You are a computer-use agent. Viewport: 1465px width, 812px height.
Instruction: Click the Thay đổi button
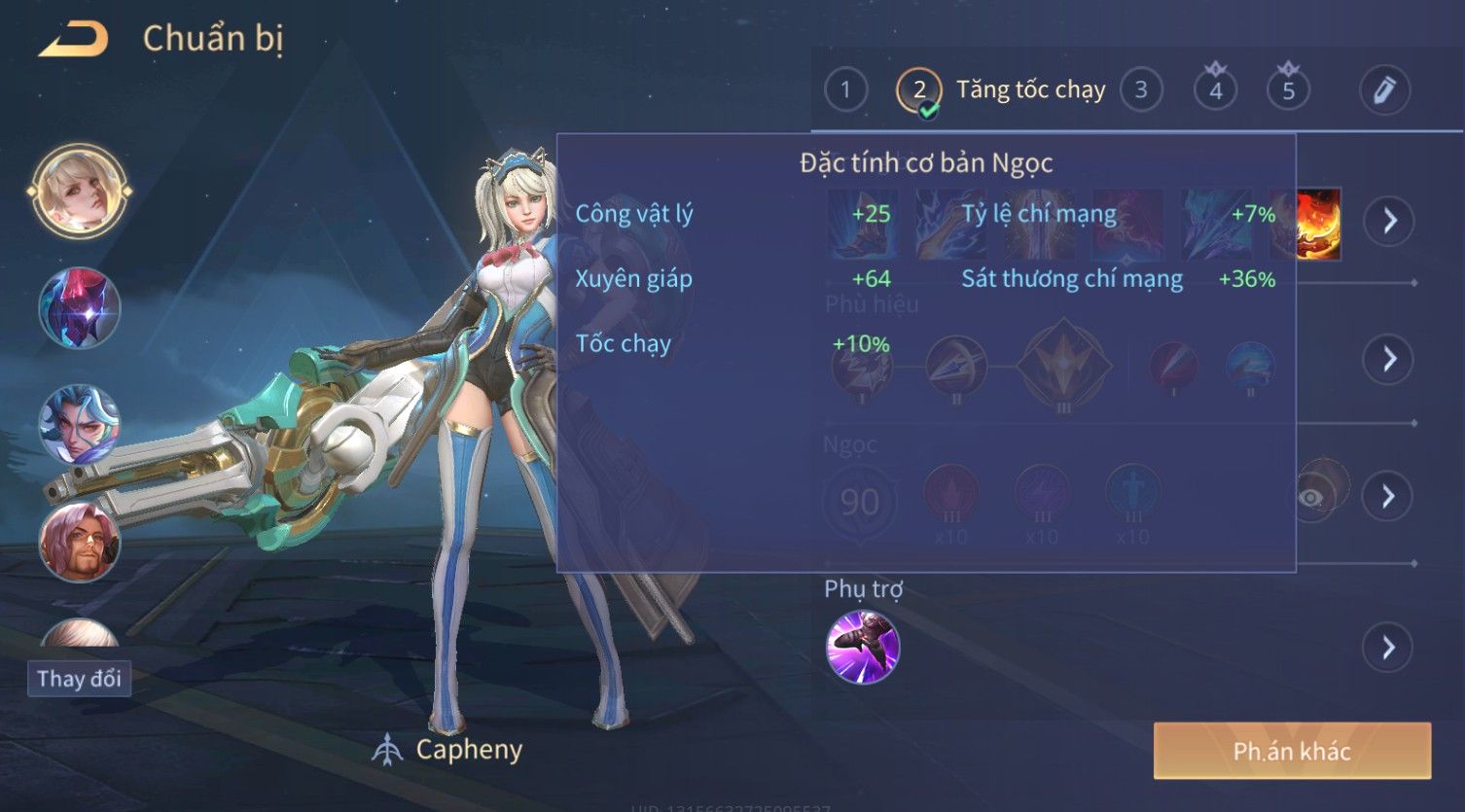79,678
